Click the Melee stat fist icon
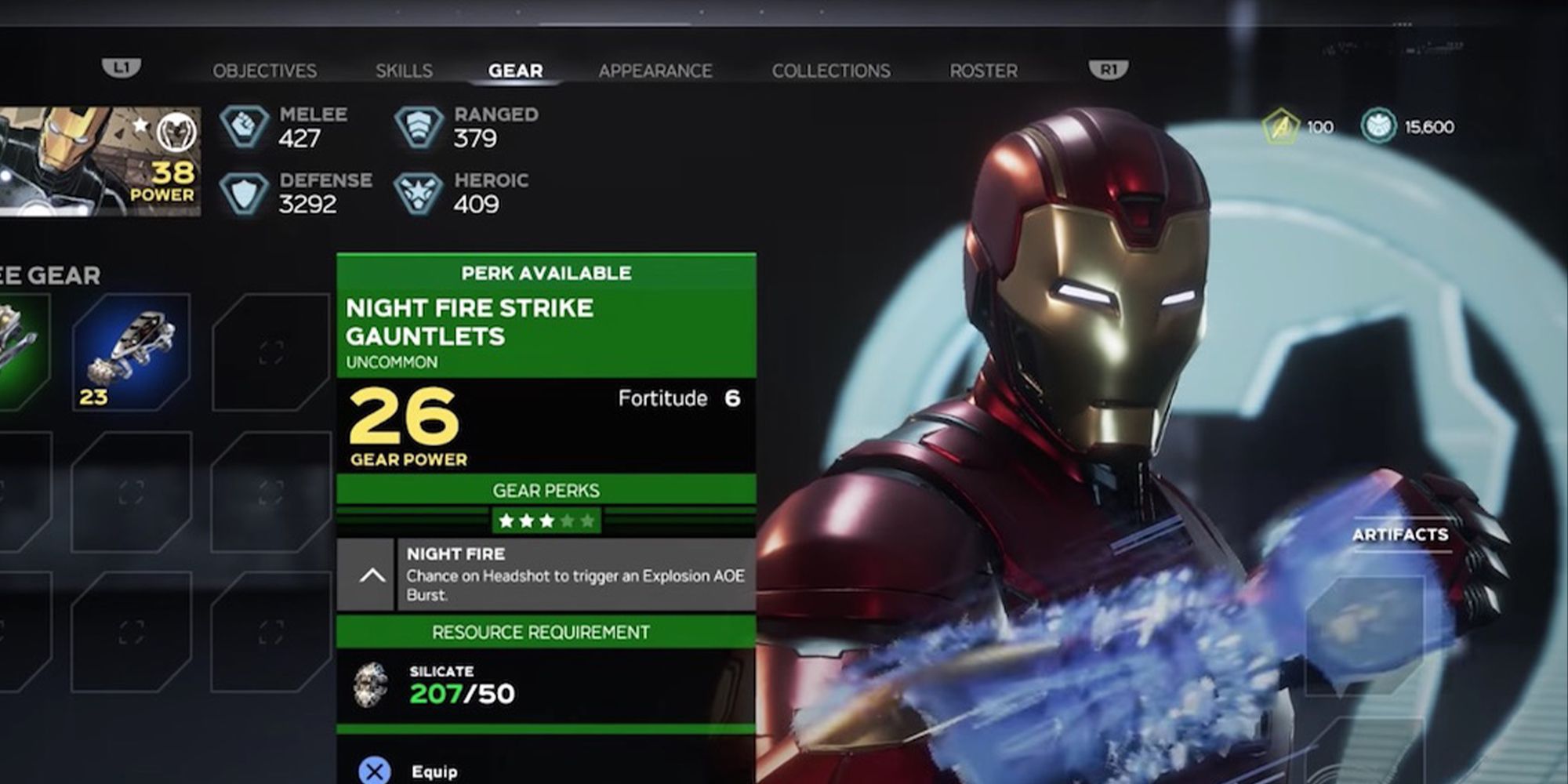1568x784 pixels. coord(243,124)
